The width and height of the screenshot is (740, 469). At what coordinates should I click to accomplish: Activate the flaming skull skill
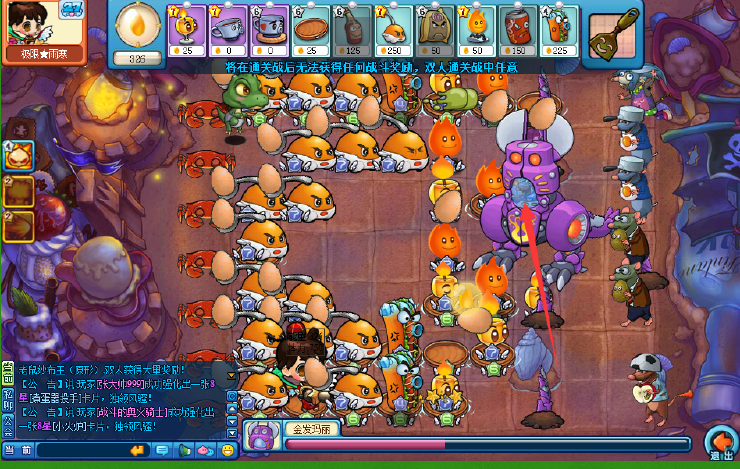pyautogui.click(x=18, y=156)
